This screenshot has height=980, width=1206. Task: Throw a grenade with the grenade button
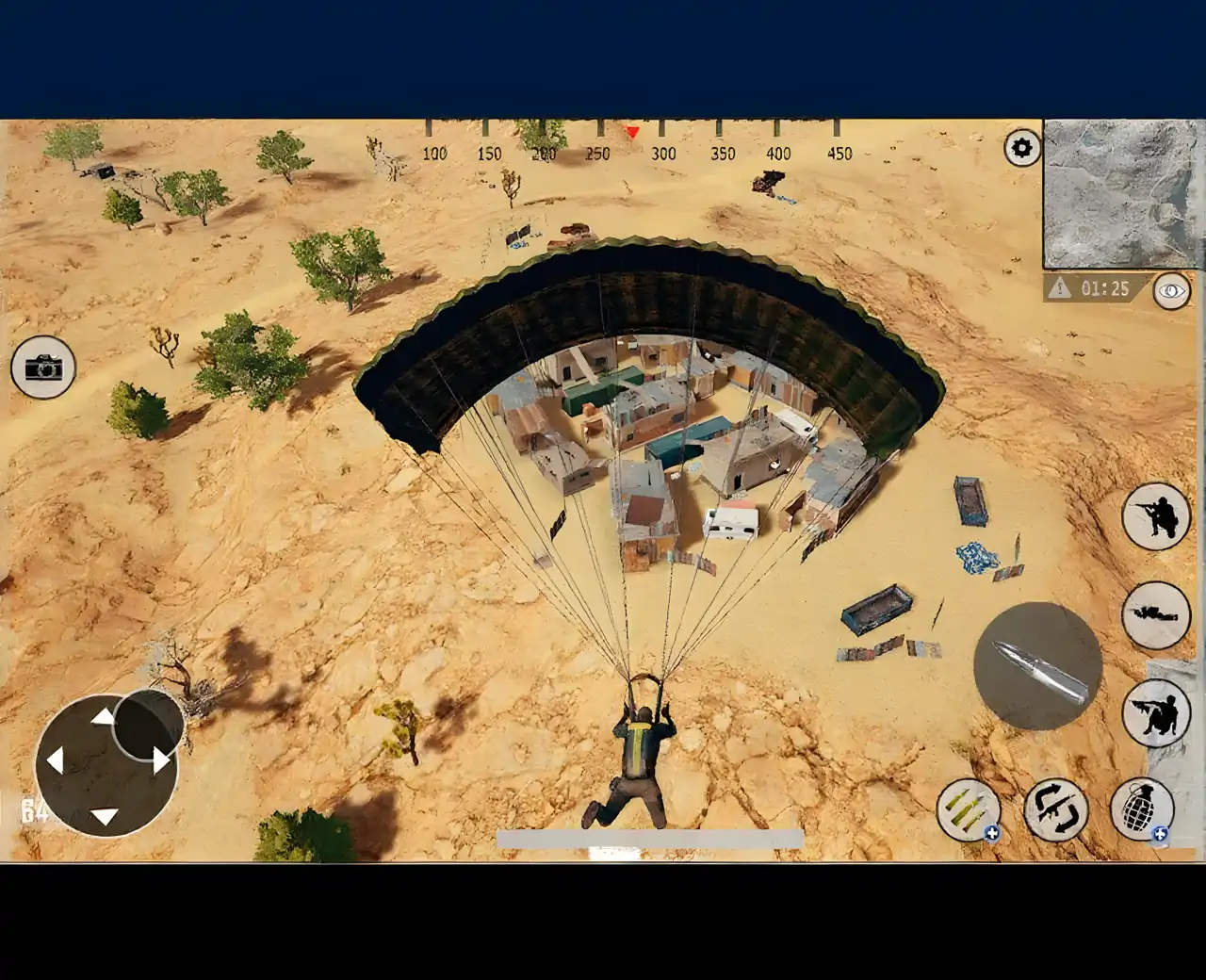(x=1141, y=808)
